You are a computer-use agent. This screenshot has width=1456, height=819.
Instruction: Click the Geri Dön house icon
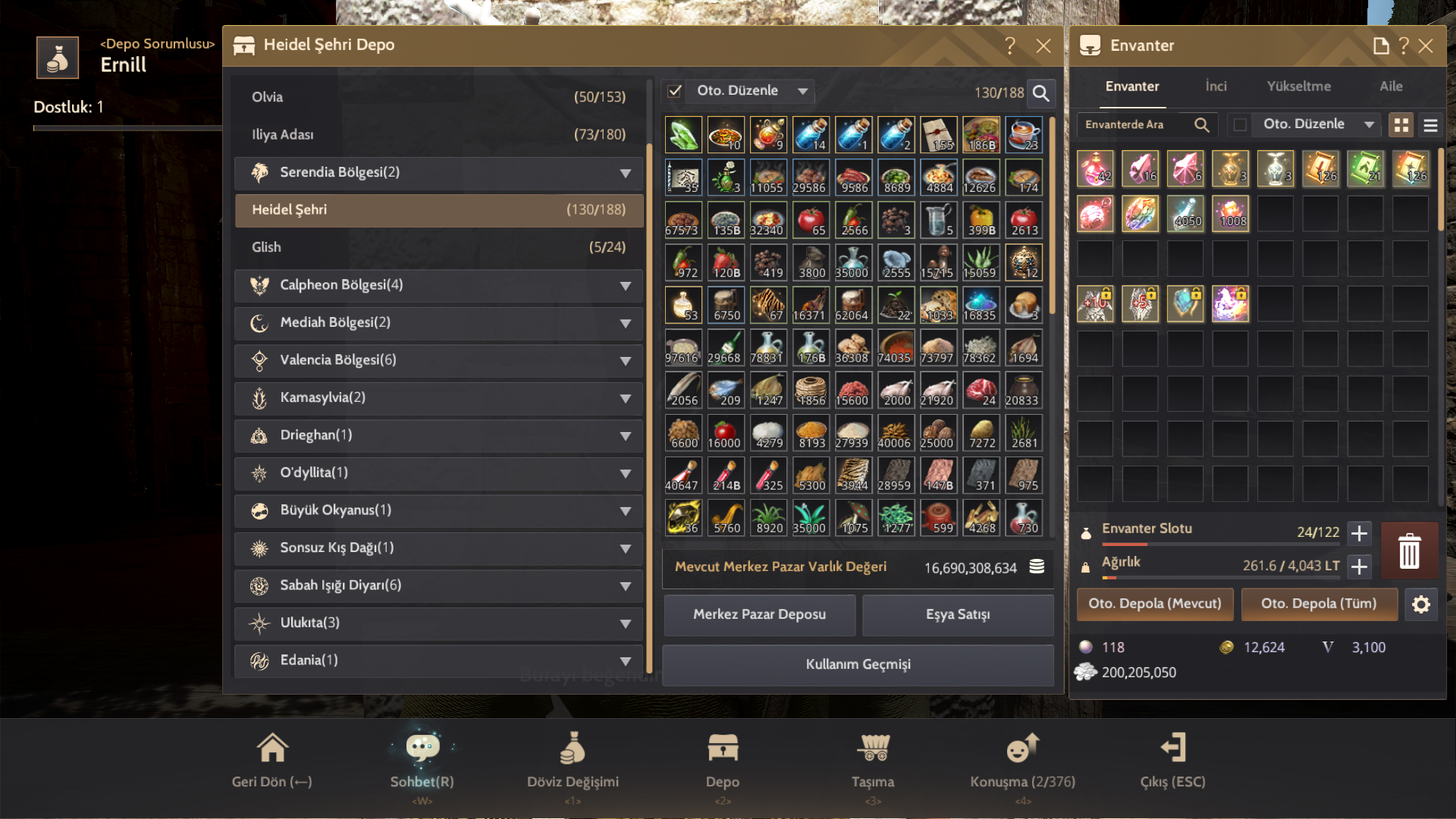271,748
